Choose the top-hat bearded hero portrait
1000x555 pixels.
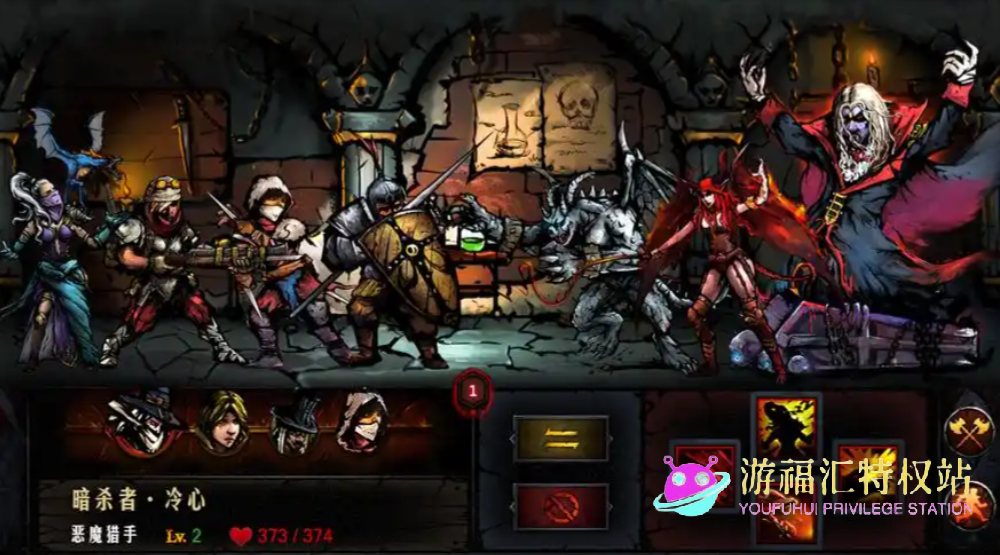[294, 423]
